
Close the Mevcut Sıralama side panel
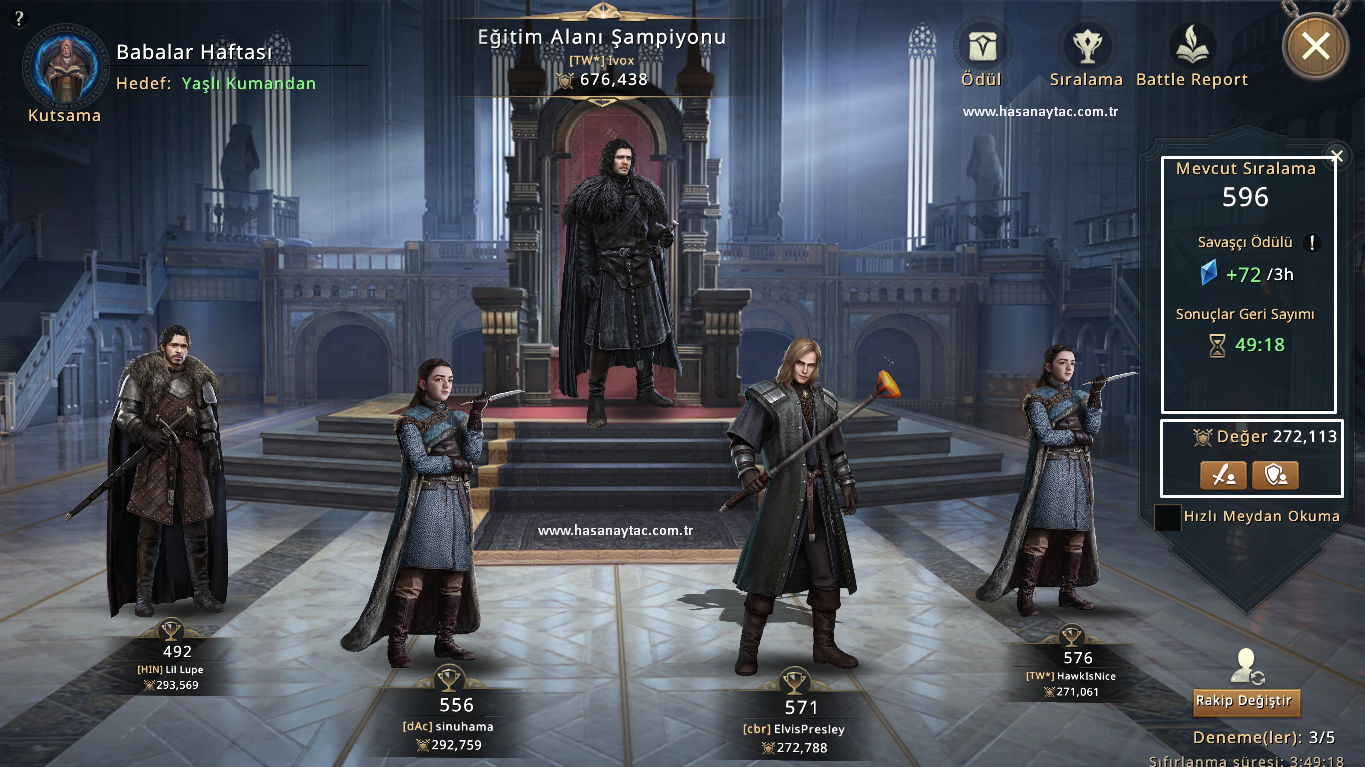click(x=1337, y=156)
